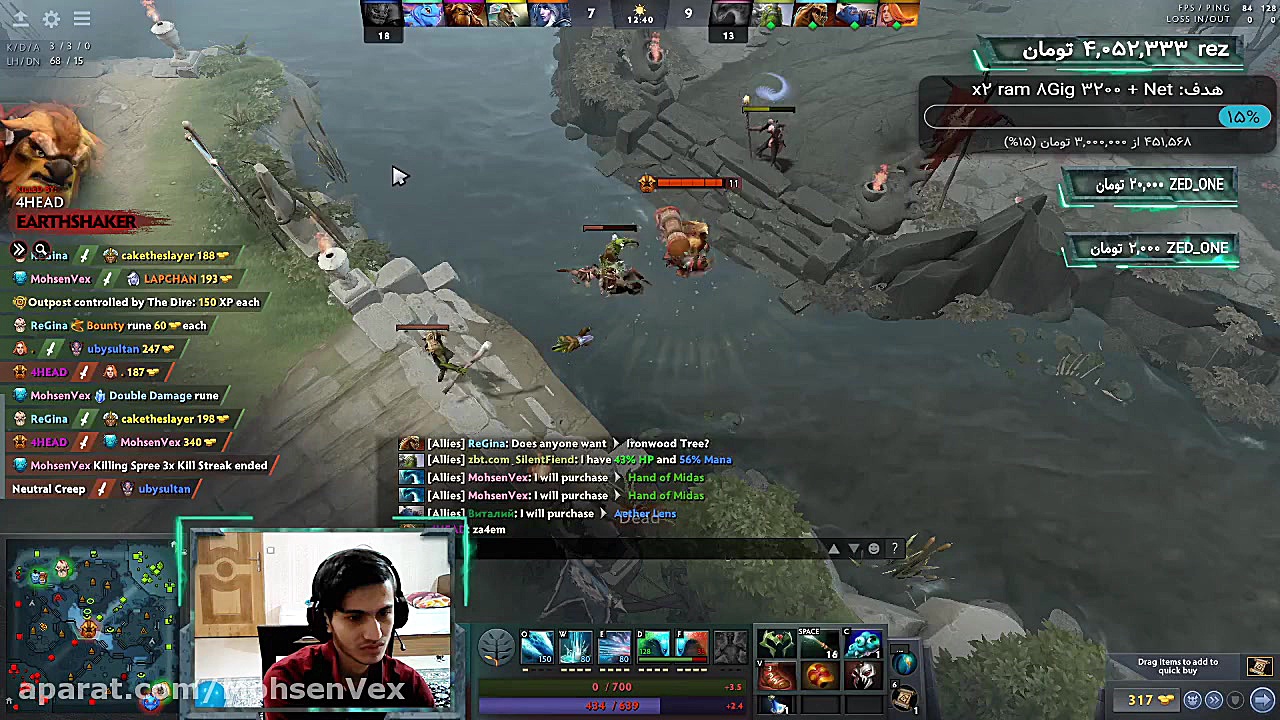Cast the Waveform ability

coord(536,647)
